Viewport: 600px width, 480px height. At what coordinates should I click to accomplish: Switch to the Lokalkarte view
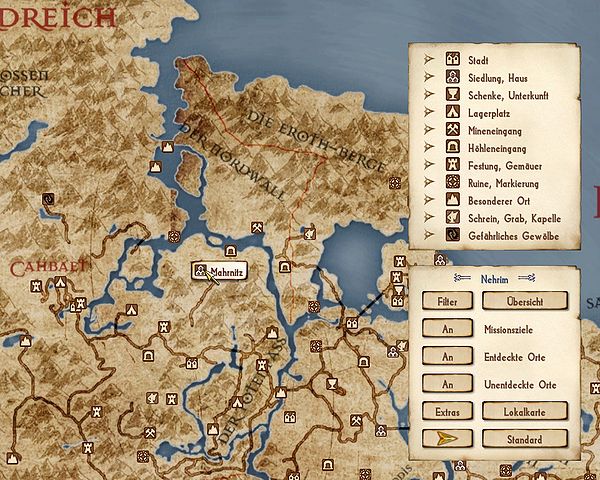point(524,411)
